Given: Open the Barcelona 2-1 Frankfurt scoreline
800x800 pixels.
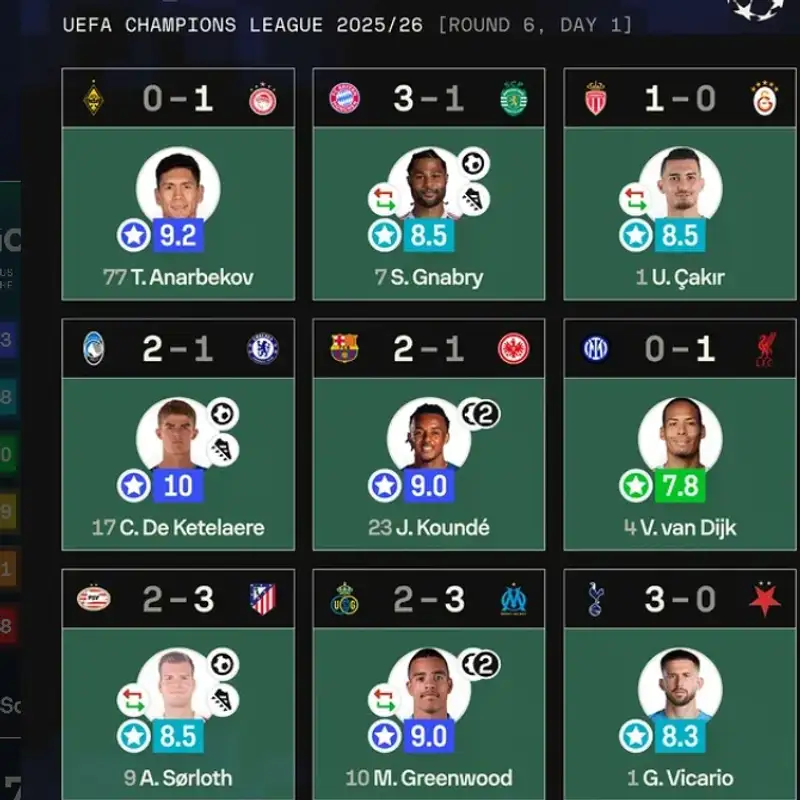Looking at the screenshot, I should tap(429, 348).
